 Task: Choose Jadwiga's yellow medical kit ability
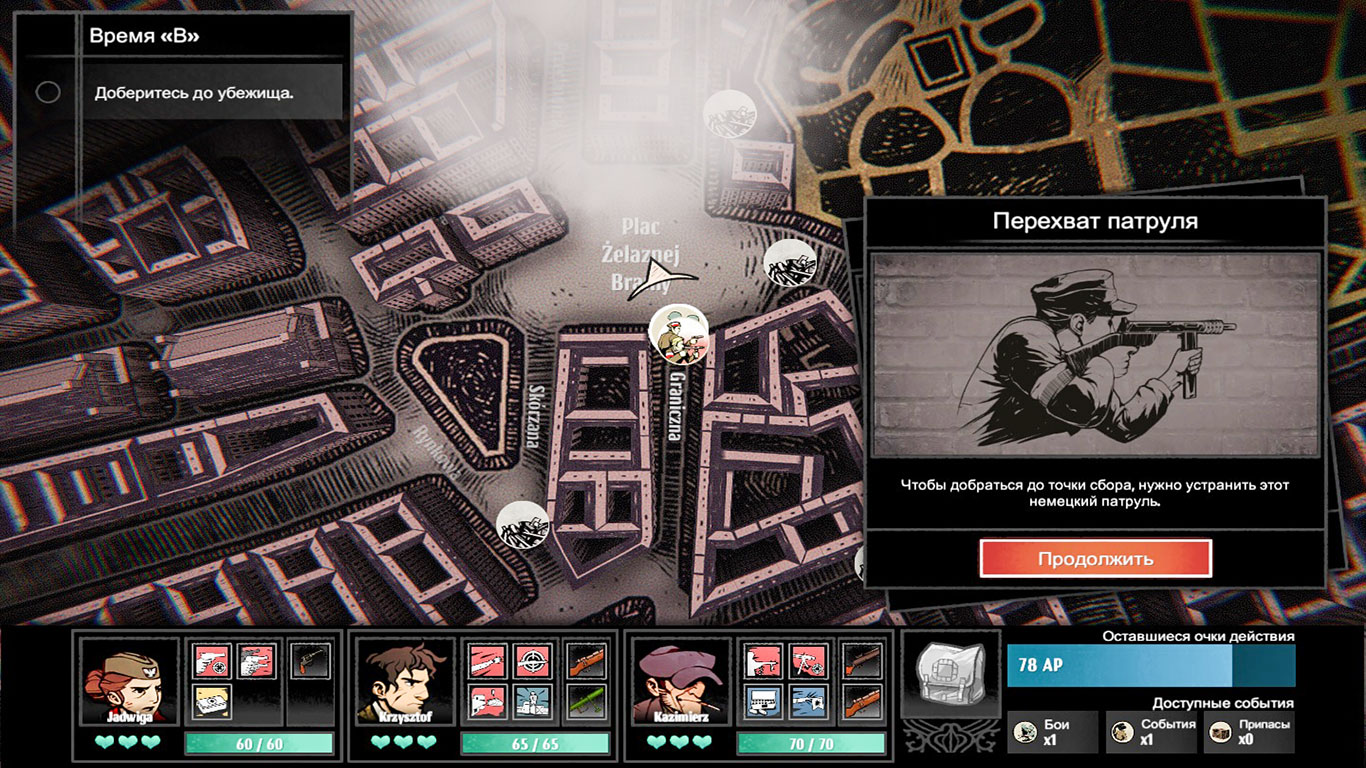click(212, 702)
